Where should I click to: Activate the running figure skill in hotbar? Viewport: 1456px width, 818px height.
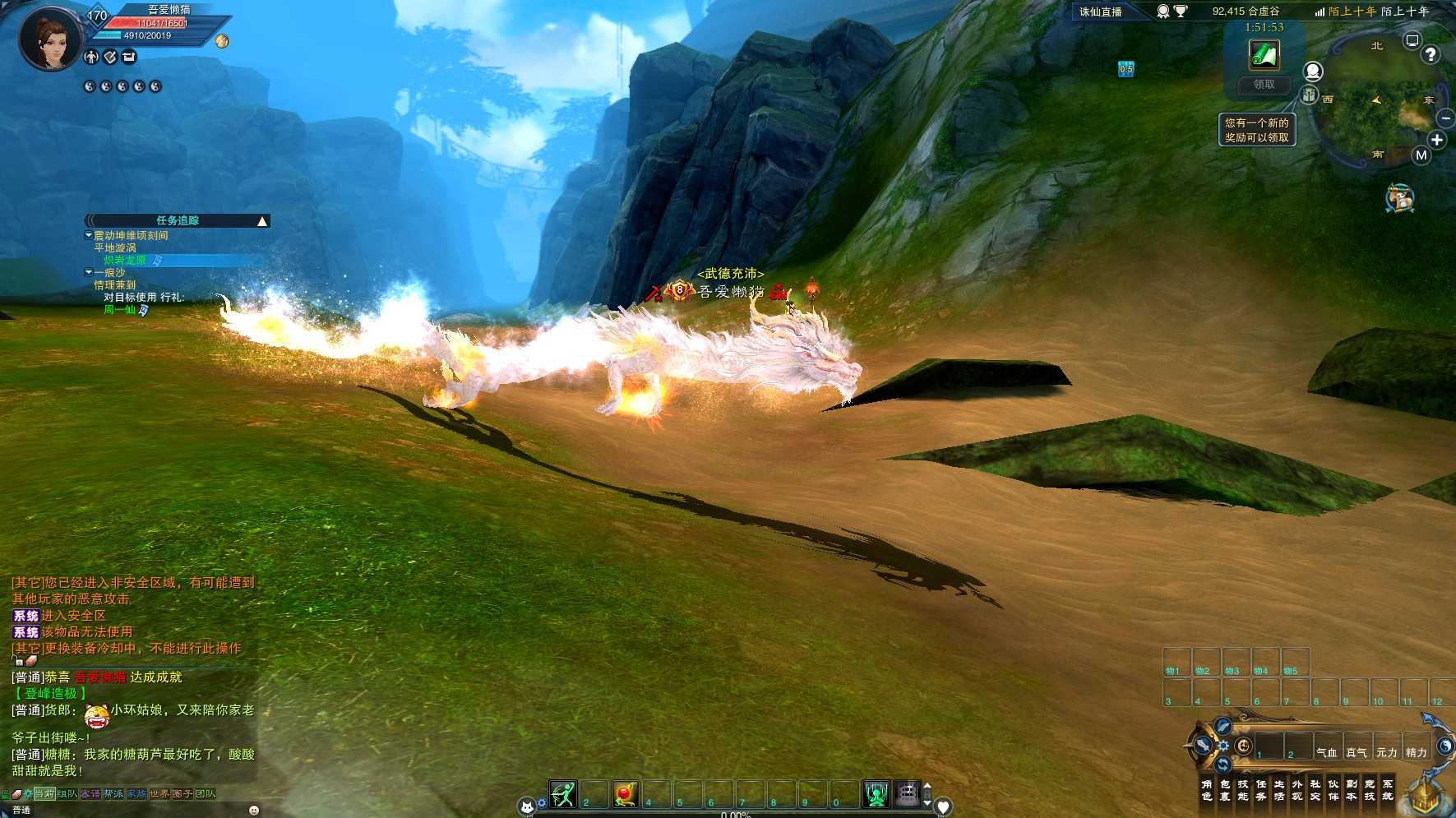click(x=563, y=794)
